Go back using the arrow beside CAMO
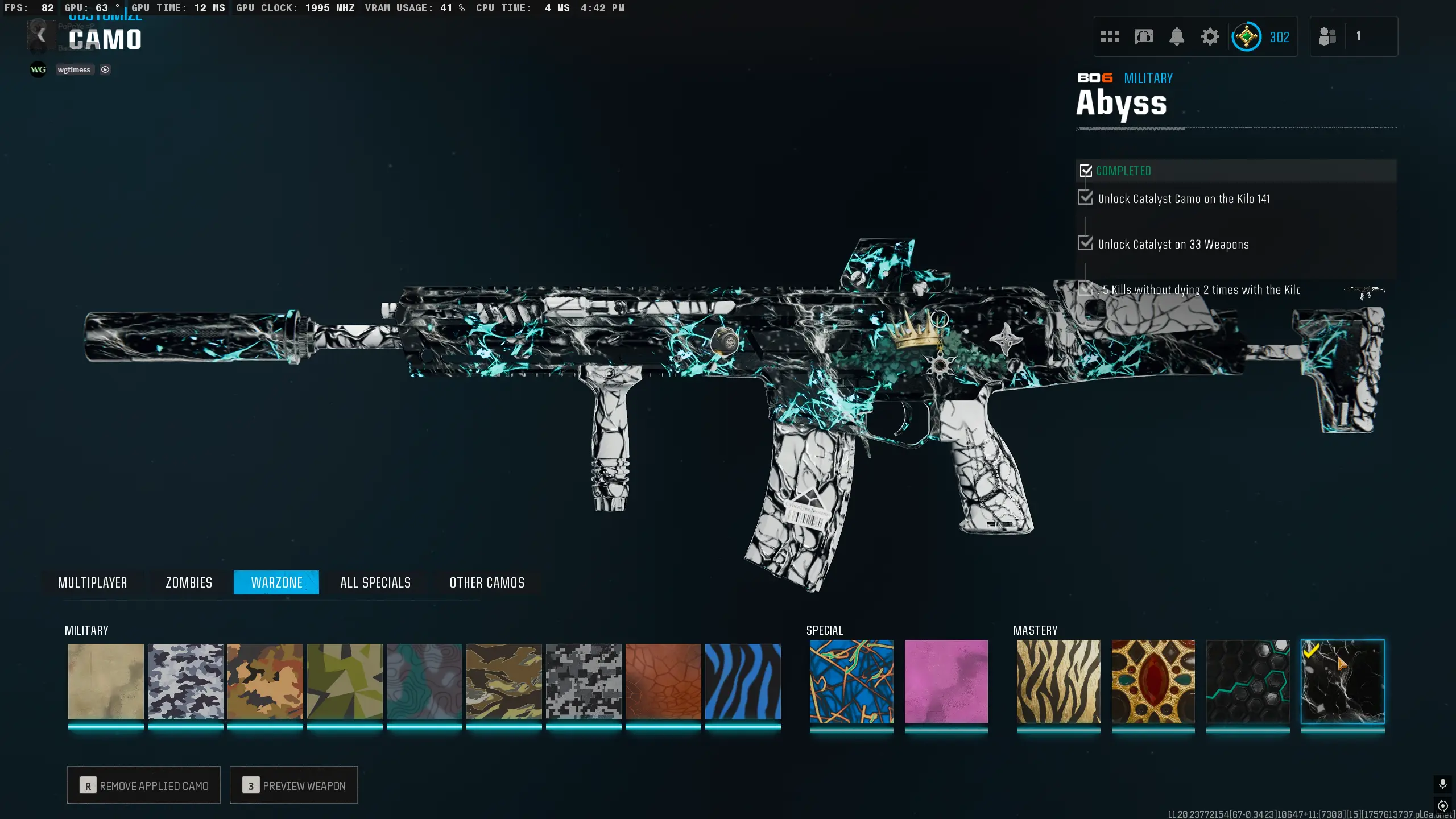Screen dimensions: 1456x819 pyautogui.click(x=41, y=36)
